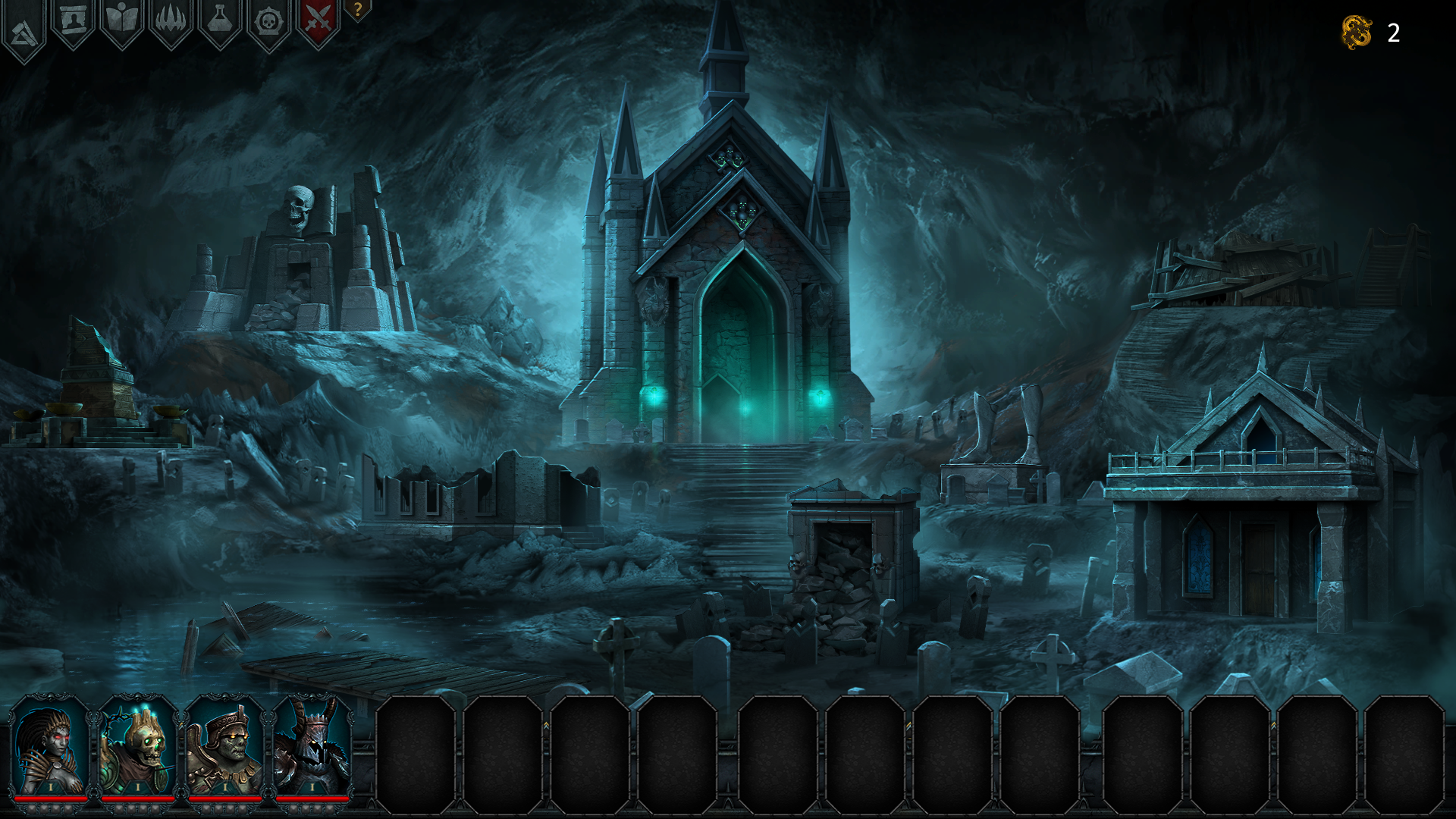
Task: Open the open-book banner
Action: pyautogui.click(x=121, y=21)
